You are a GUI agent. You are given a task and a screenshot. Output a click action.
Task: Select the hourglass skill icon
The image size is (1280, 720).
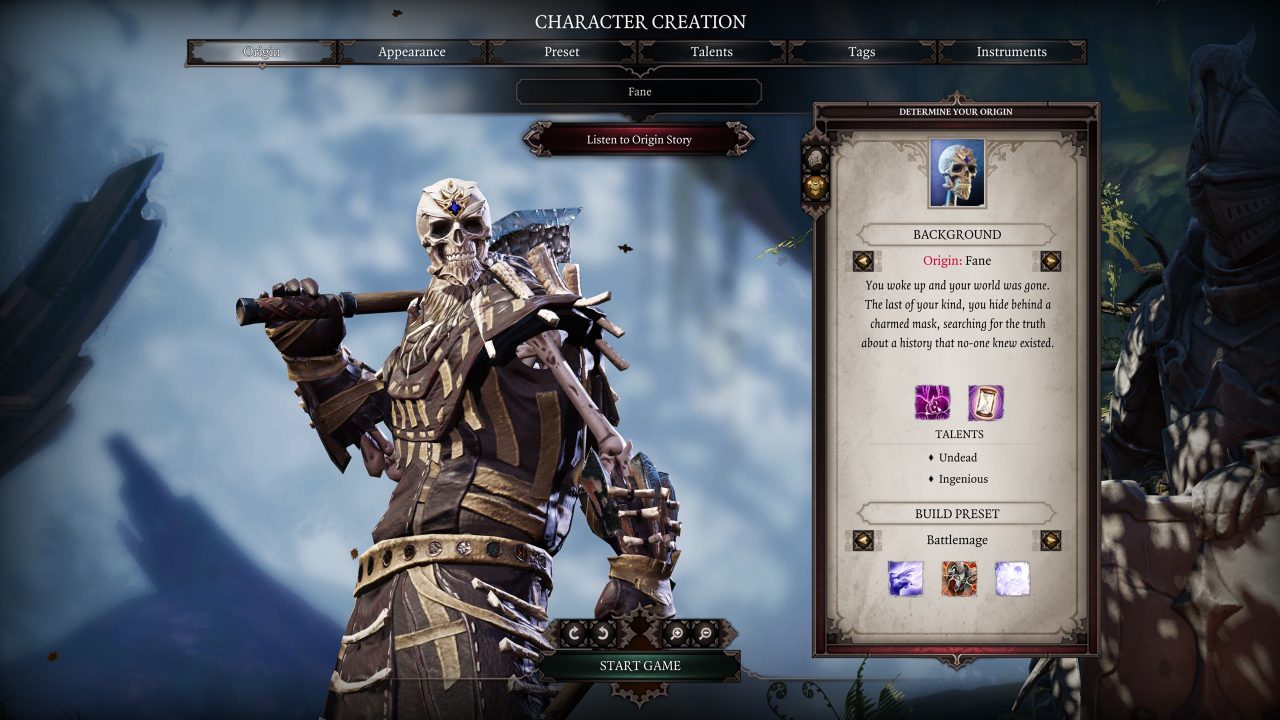pos(985,402)
